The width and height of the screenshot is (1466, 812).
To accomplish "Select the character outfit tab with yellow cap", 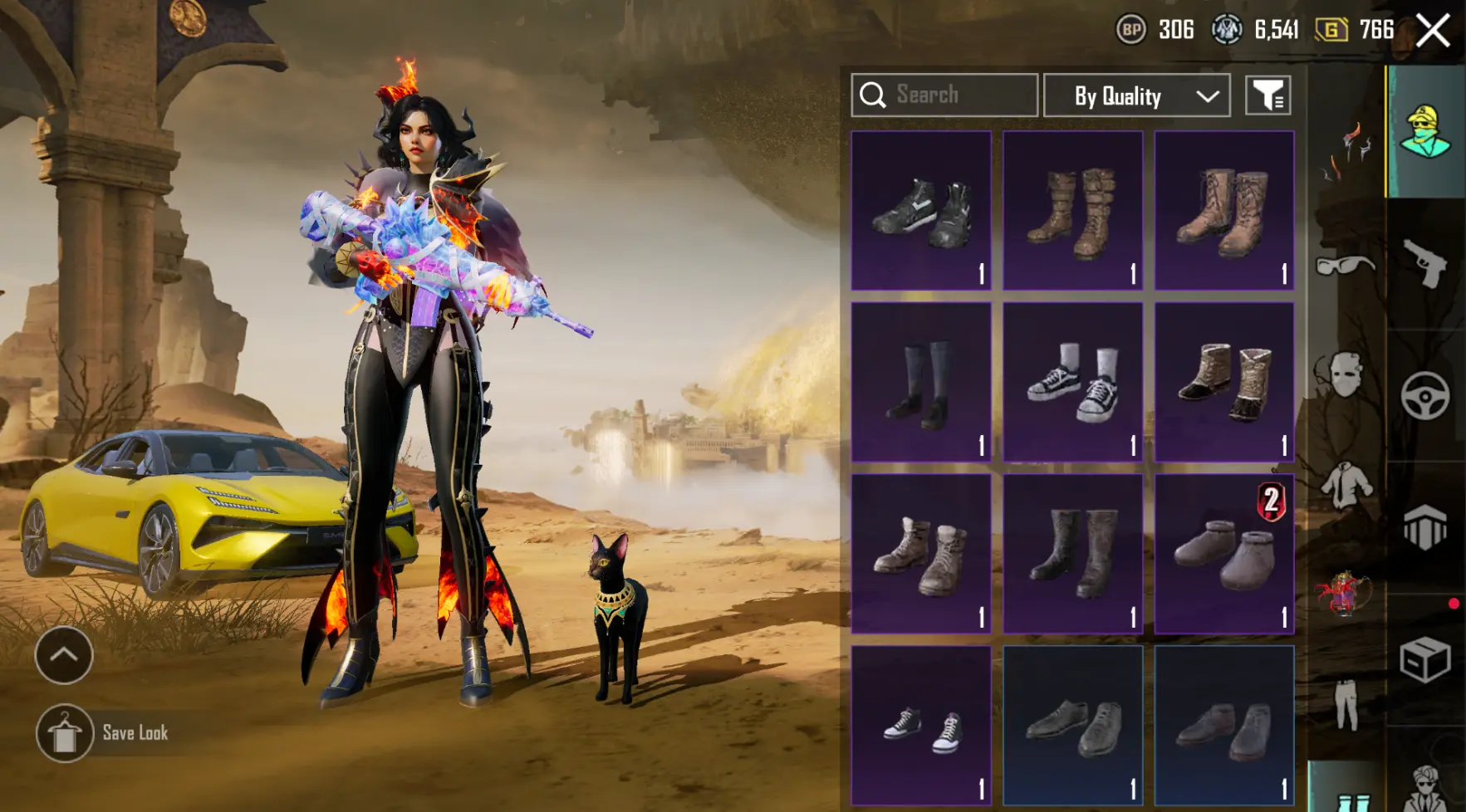I will 1425,133.
